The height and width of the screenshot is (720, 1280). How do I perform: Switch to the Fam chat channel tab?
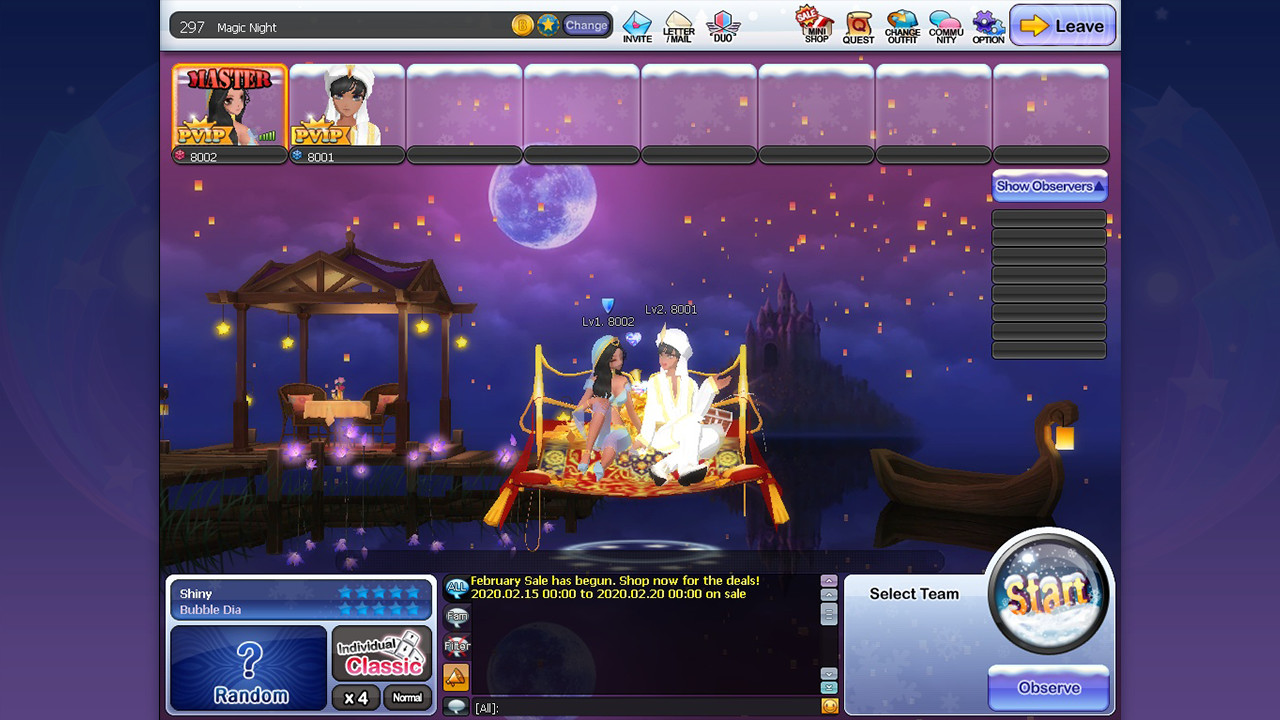(456, 617)
